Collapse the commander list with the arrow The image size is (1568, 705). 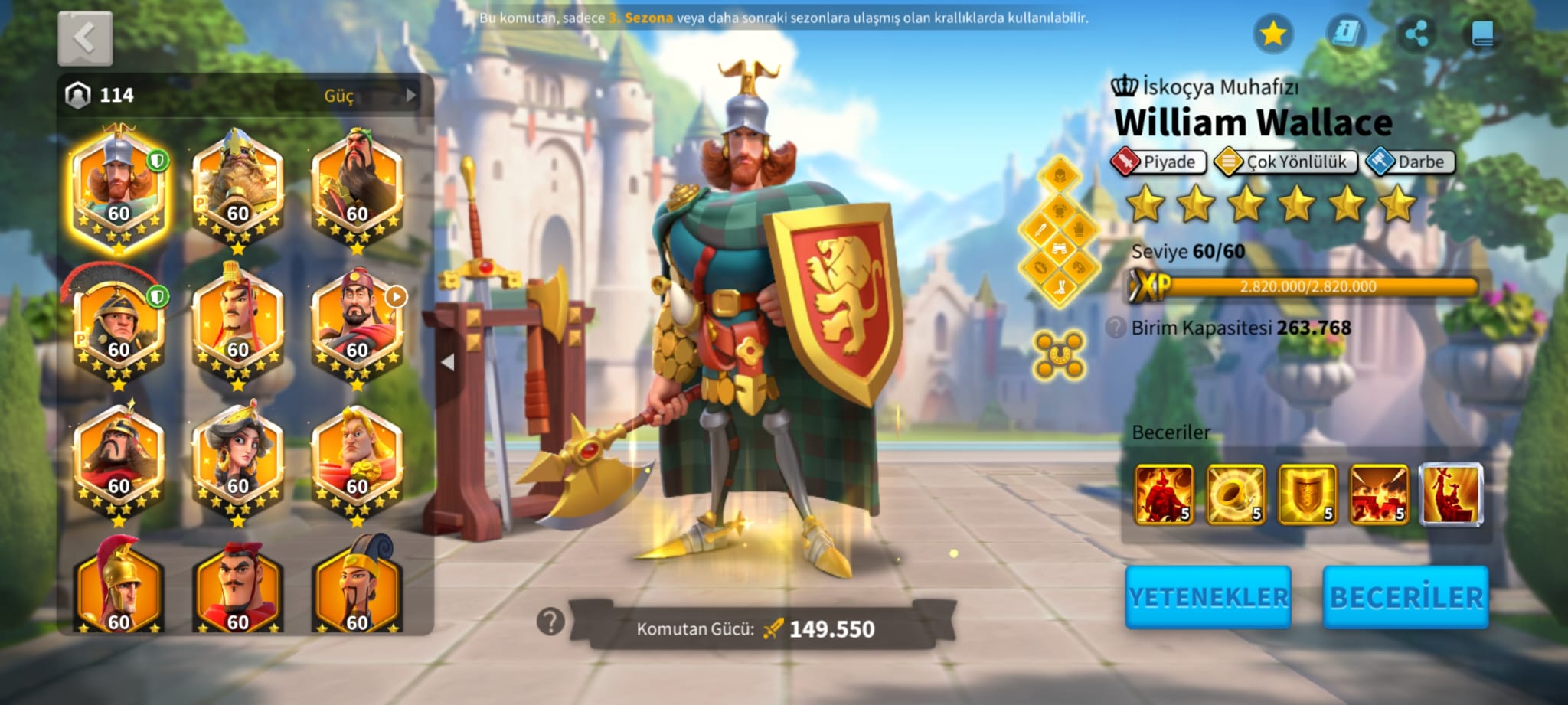(x=448, y=362)
